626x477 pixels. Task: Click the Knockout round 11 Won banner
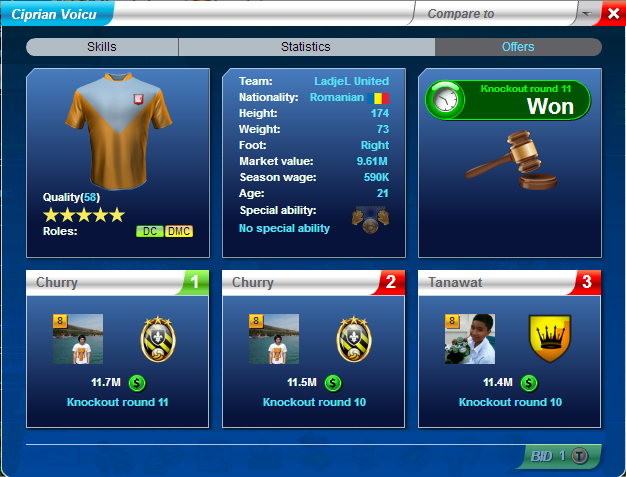(508, 101)
